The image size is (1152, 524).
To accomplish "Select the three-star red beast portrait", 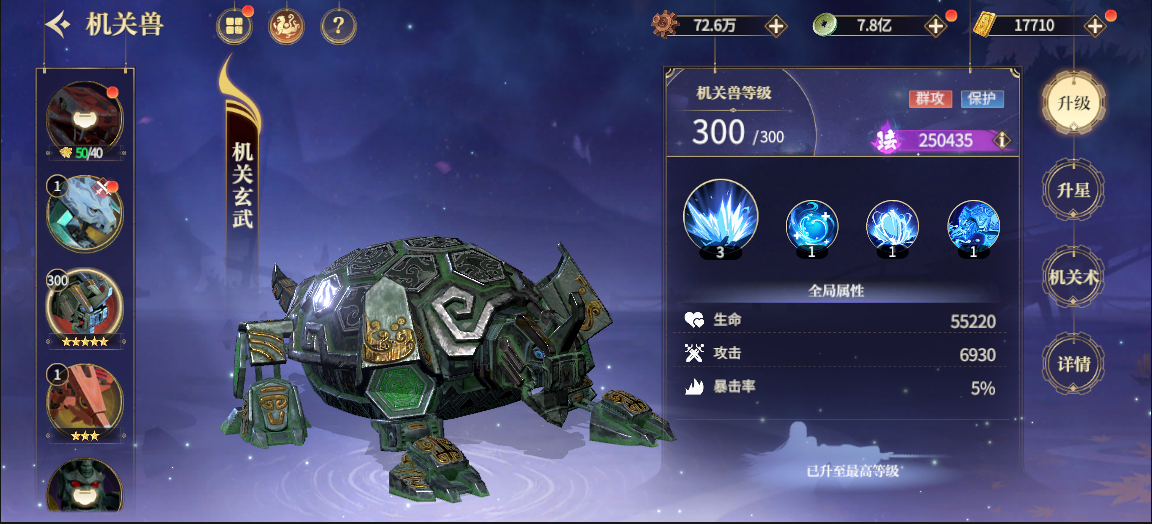I will (85, 398).
